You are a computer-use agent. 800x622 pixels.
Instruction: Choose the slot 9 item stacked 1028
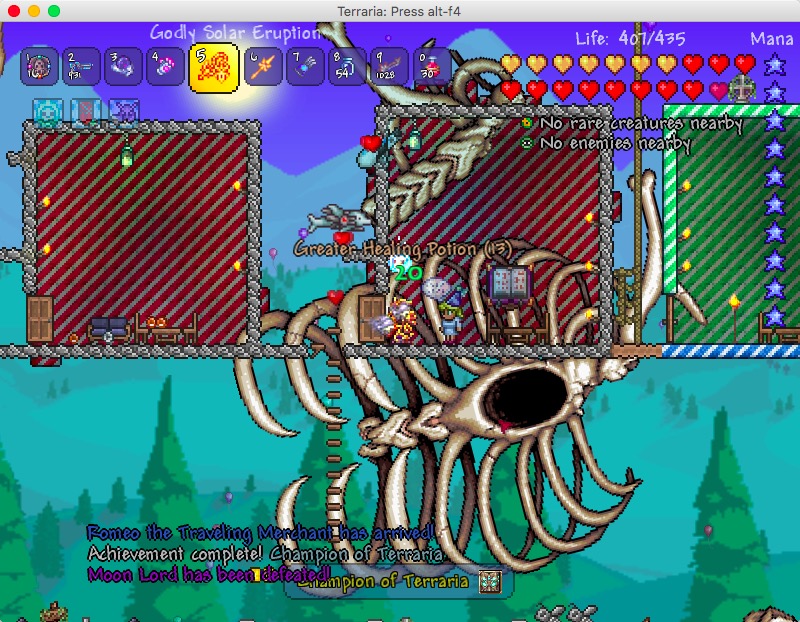(x=388, y=67)
